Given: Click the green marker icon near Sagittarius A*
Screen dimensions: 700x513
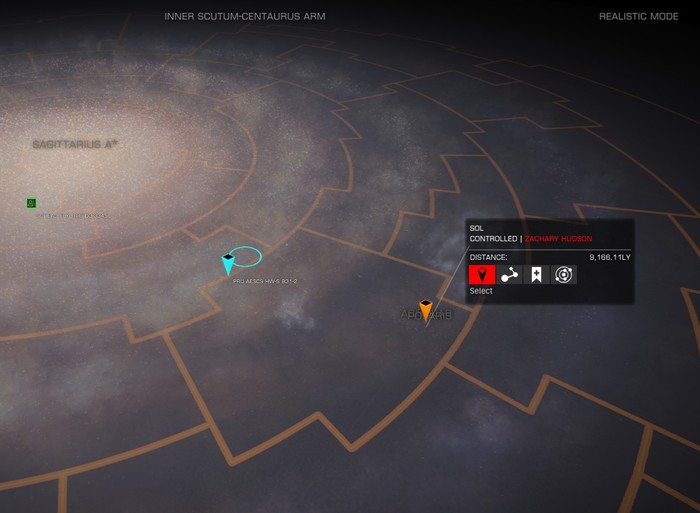Looking at the screenshot, I should pos(31,203).
